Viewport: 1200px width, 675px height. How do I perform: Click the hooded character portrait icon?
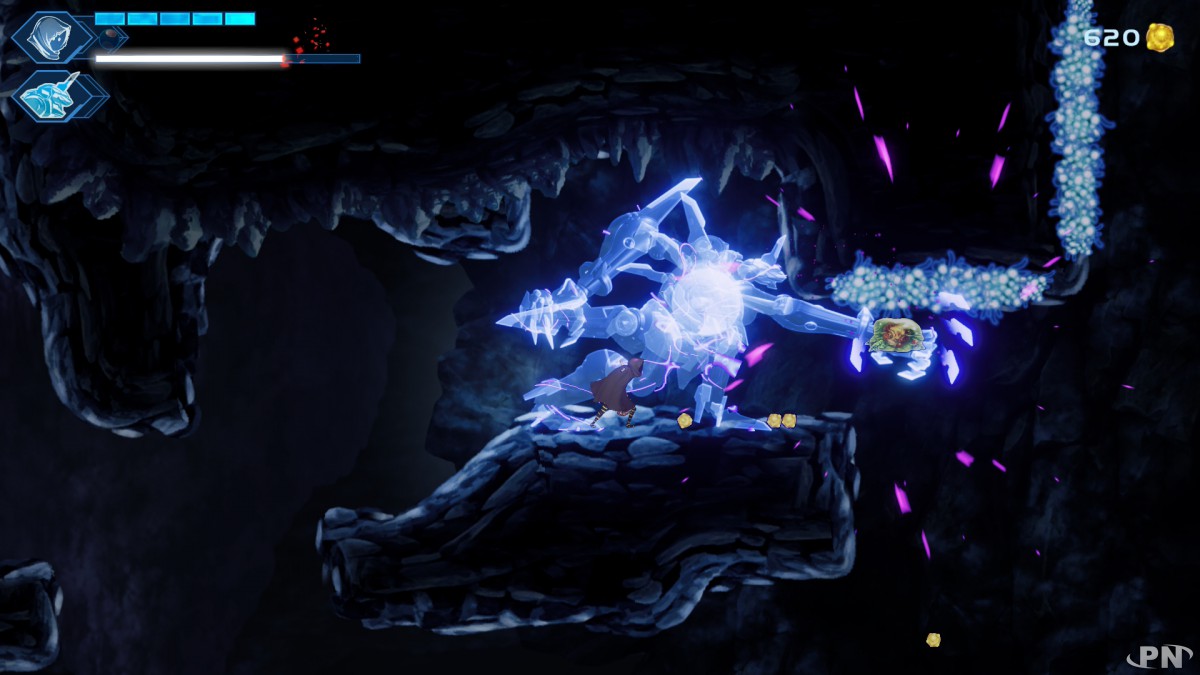point(47,38)
